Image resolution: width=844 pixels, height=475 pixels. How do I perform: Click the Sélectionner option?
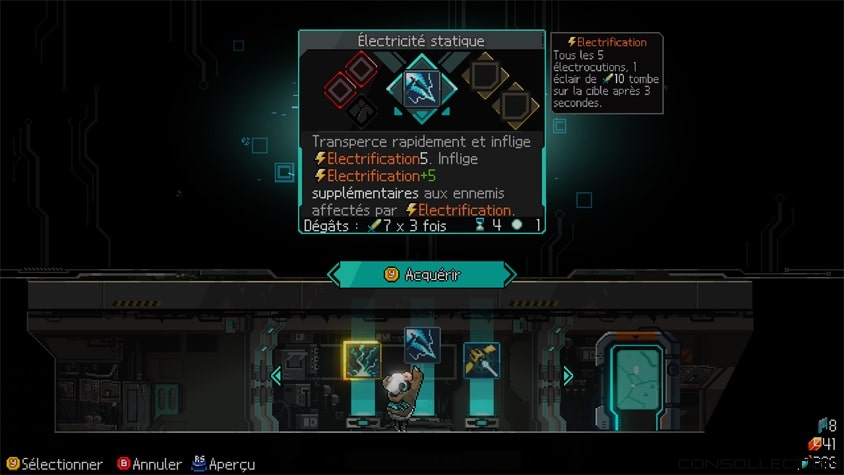pyautogui.click(x=54, y=464)
